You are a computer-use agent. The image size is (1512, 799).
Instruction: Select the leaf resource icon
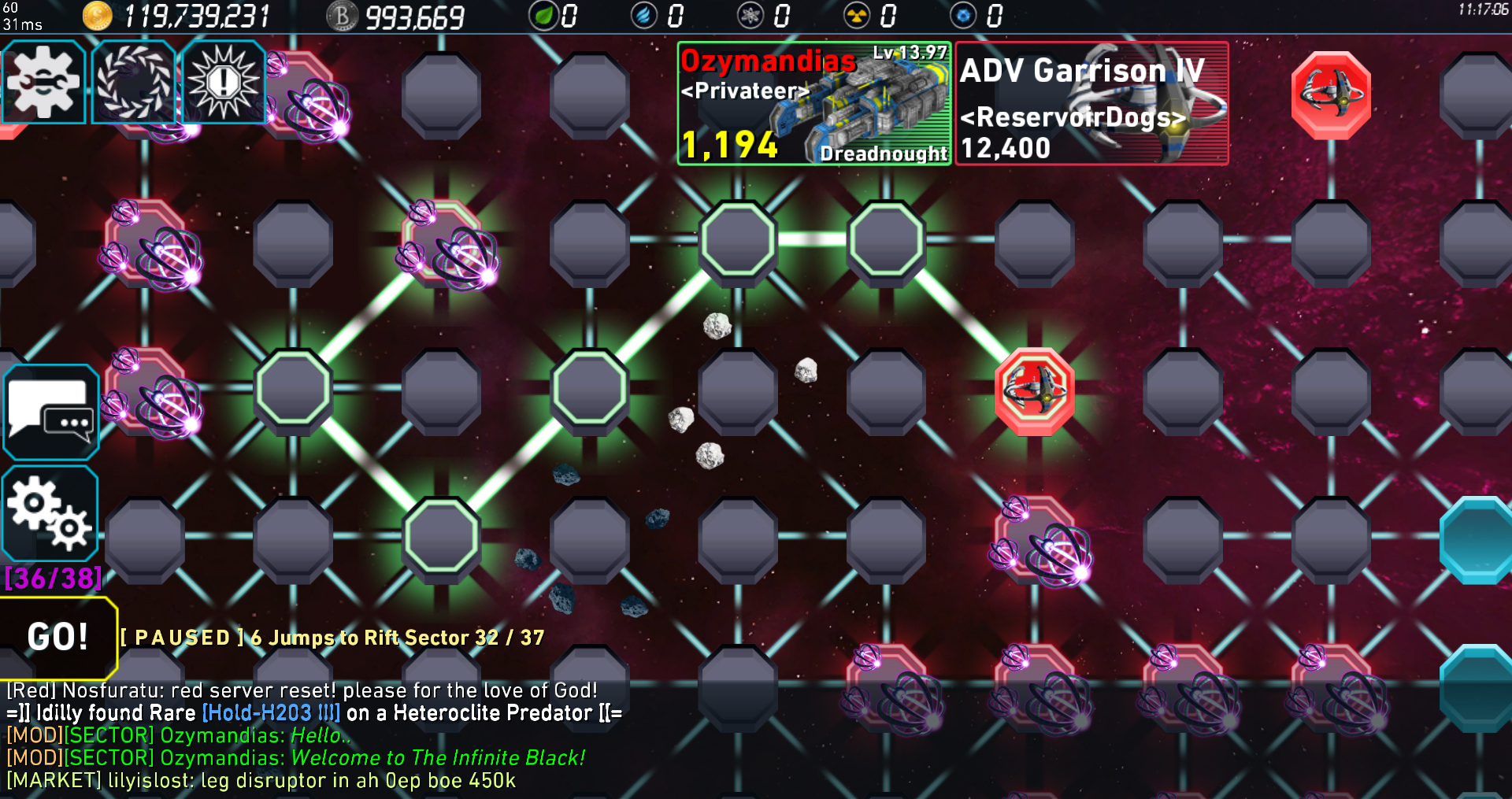(544, 13)
